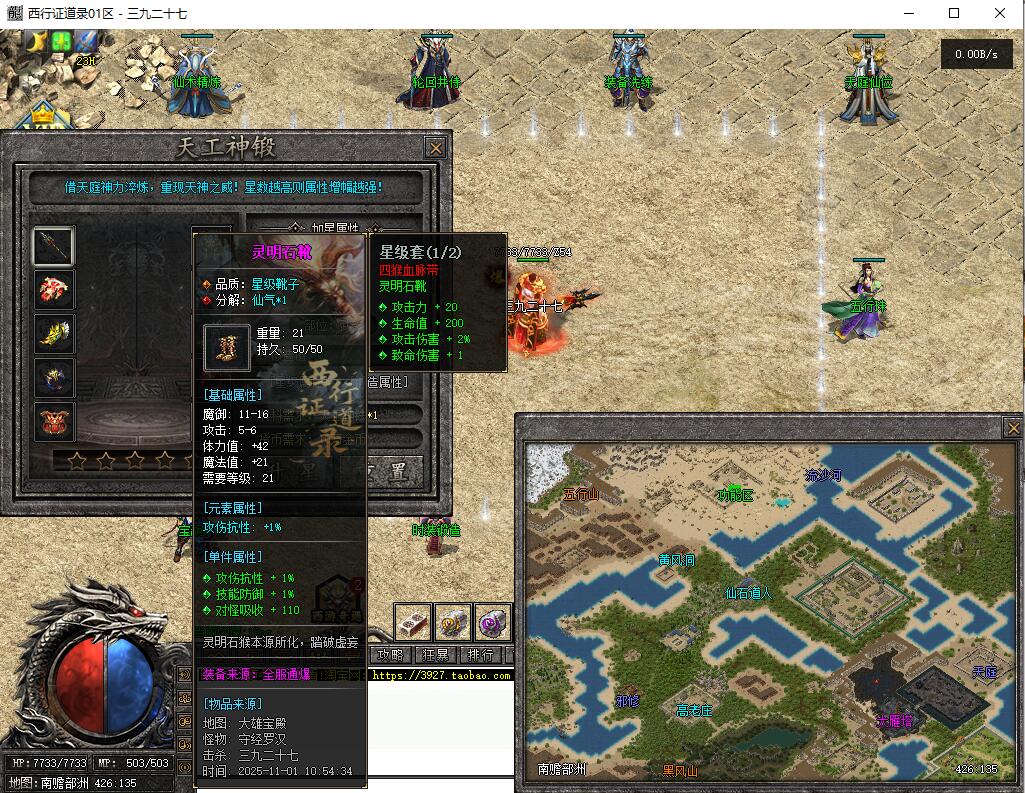
Task: Select the red gauntlet equipment slot
Action: pyautogui.click(x=54, y=290)
